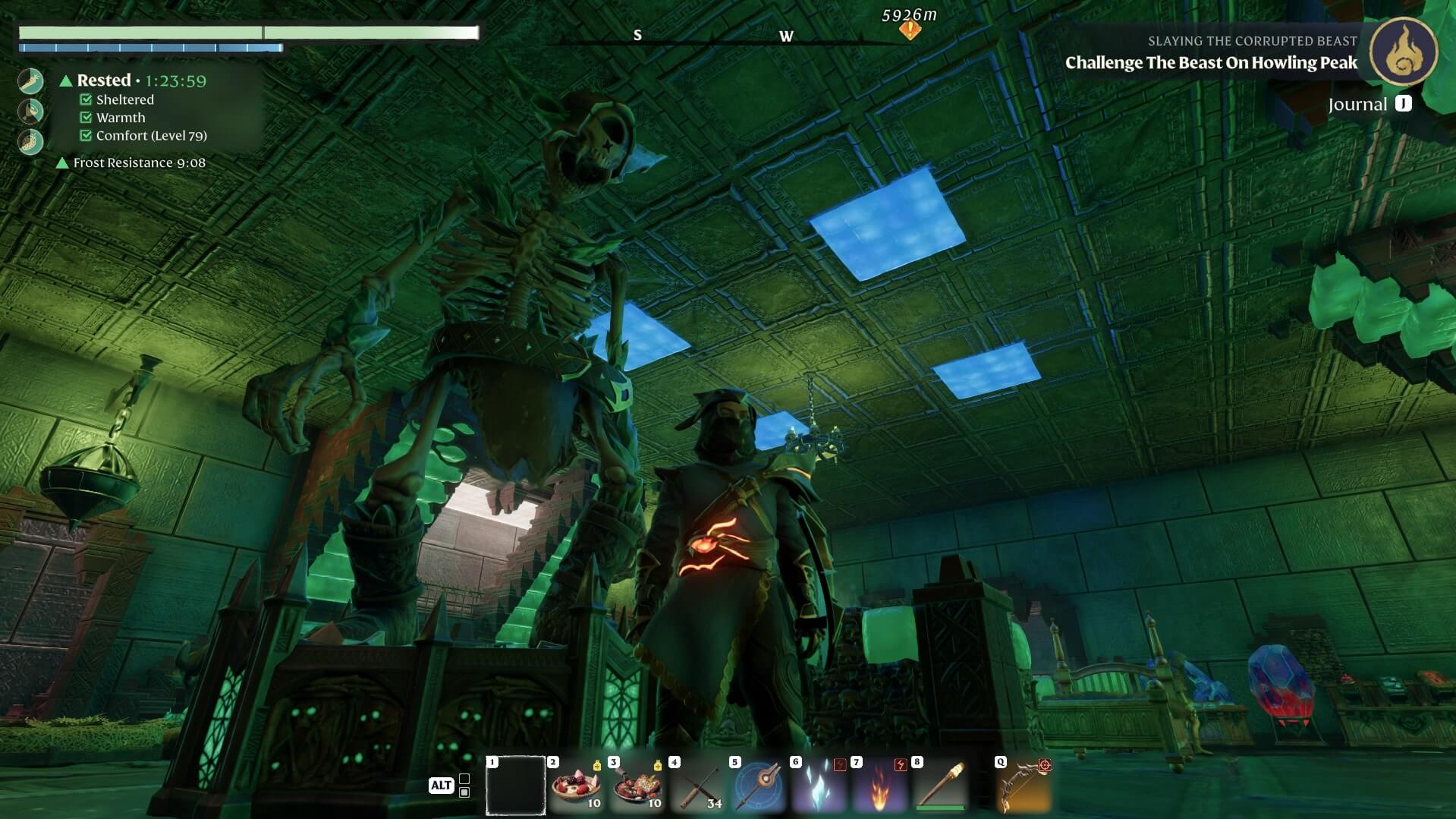Viewport: 1456px width, 819px height.
Task: Activate the fire flame spell
Action: 879,786
